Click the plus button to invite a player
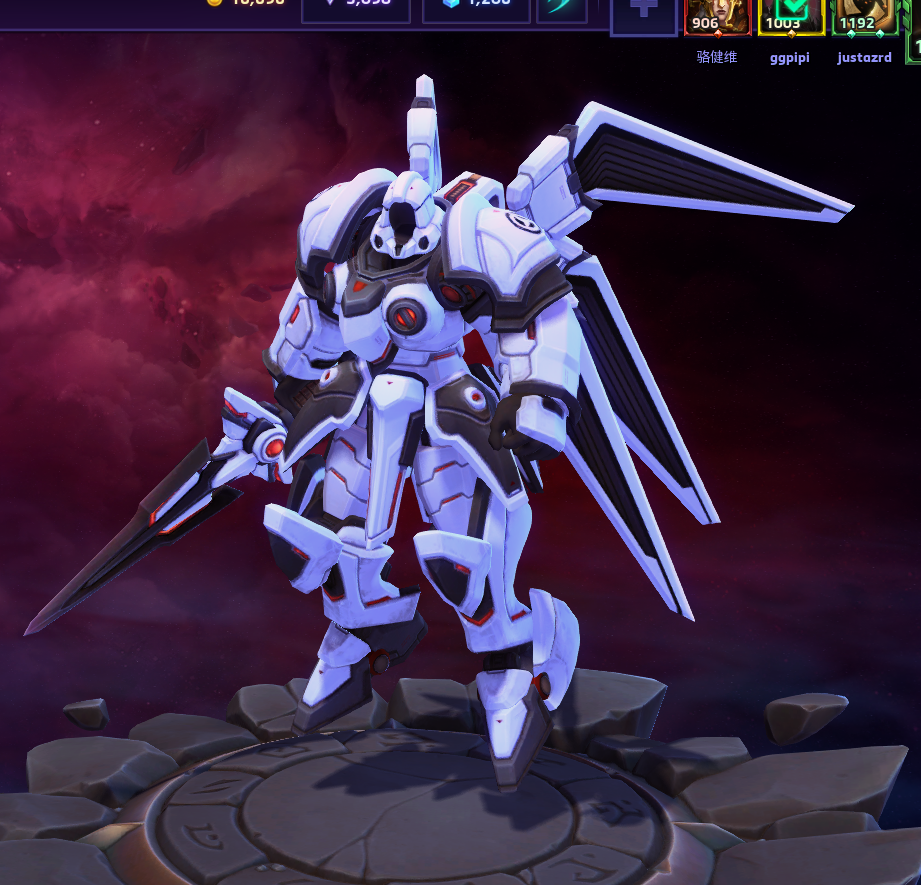The width and height of the screenshot is (921, 885). (643, 14)
